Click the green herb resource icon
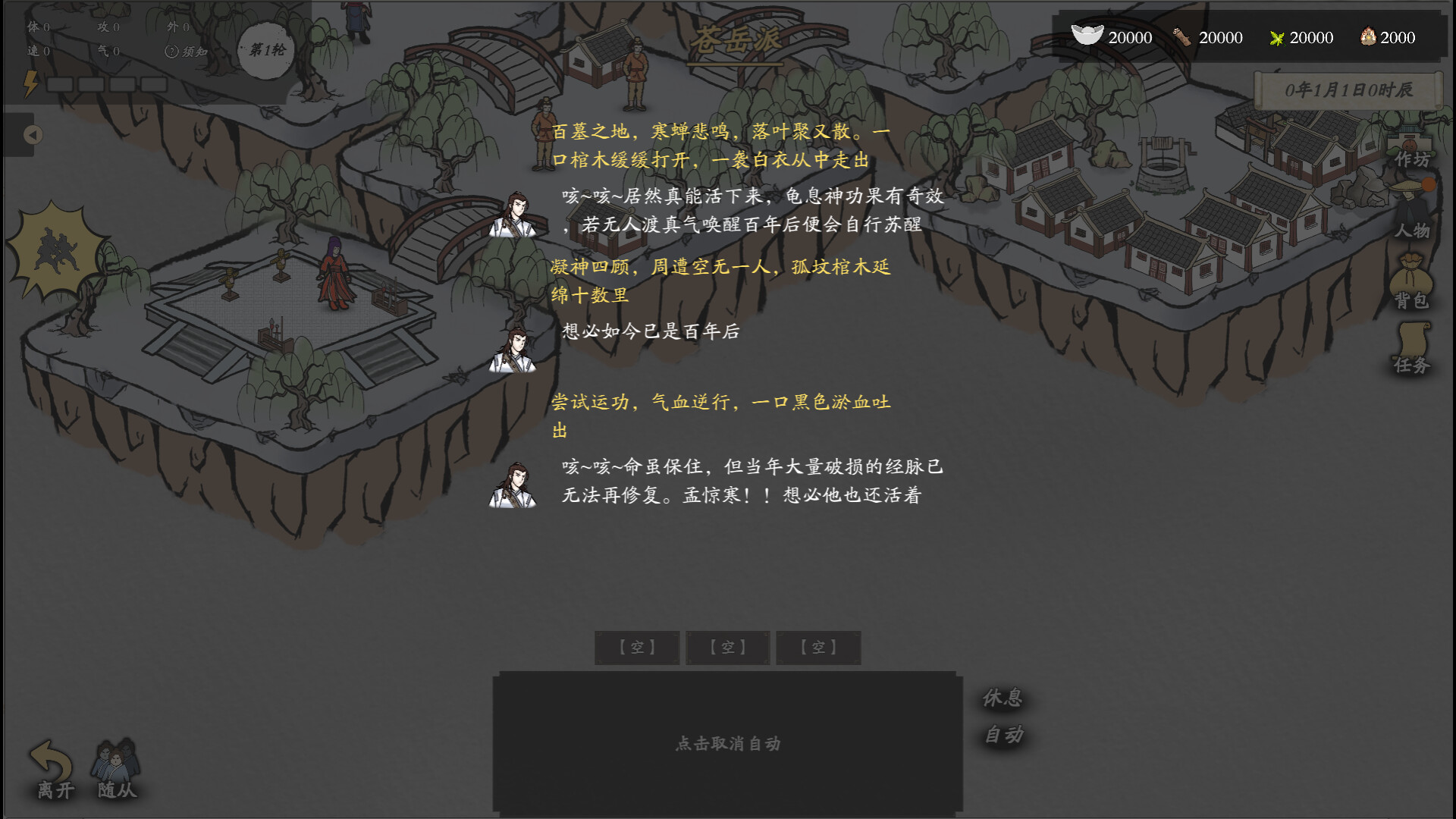1456x819 pixels. [x=1277, y=36]
